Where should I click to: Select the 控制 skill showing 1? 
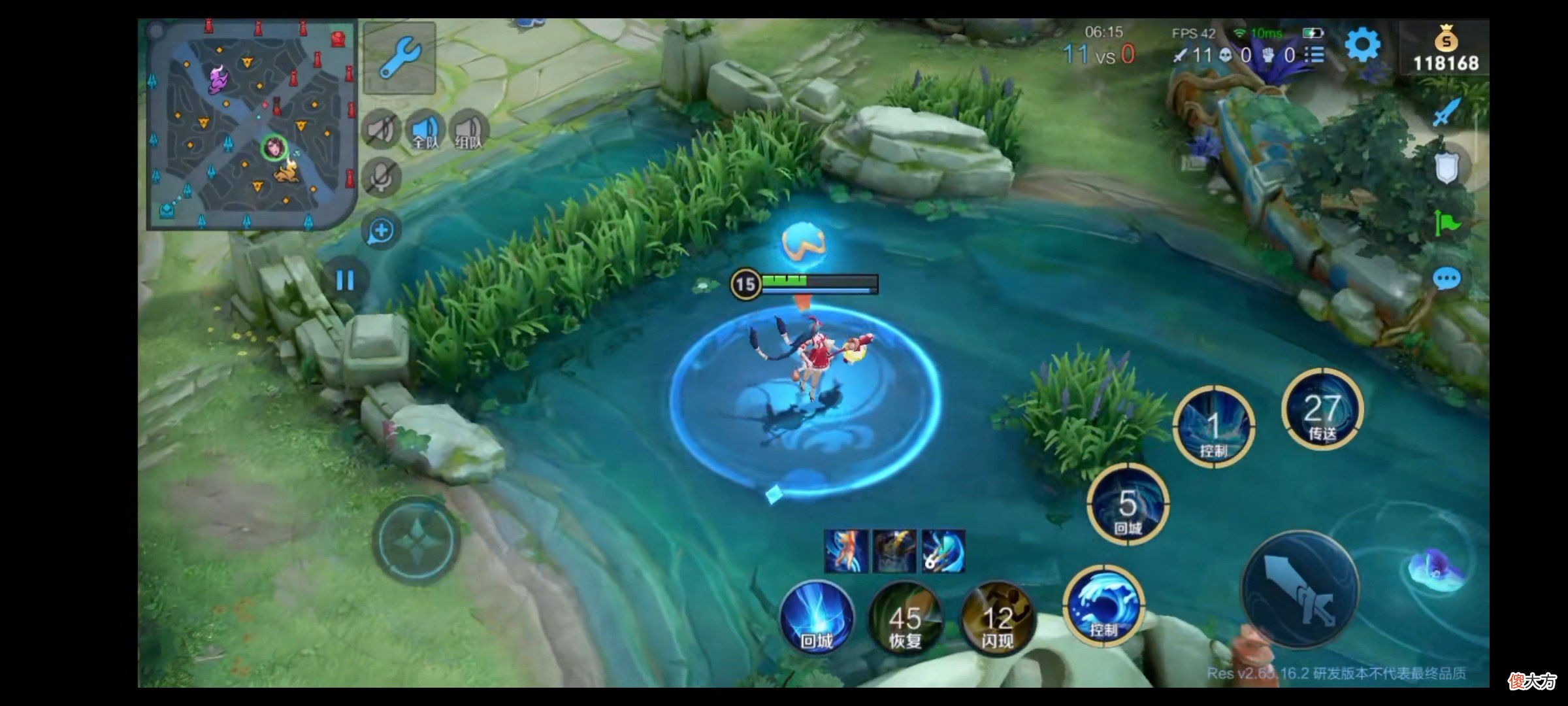(1213, 426)
